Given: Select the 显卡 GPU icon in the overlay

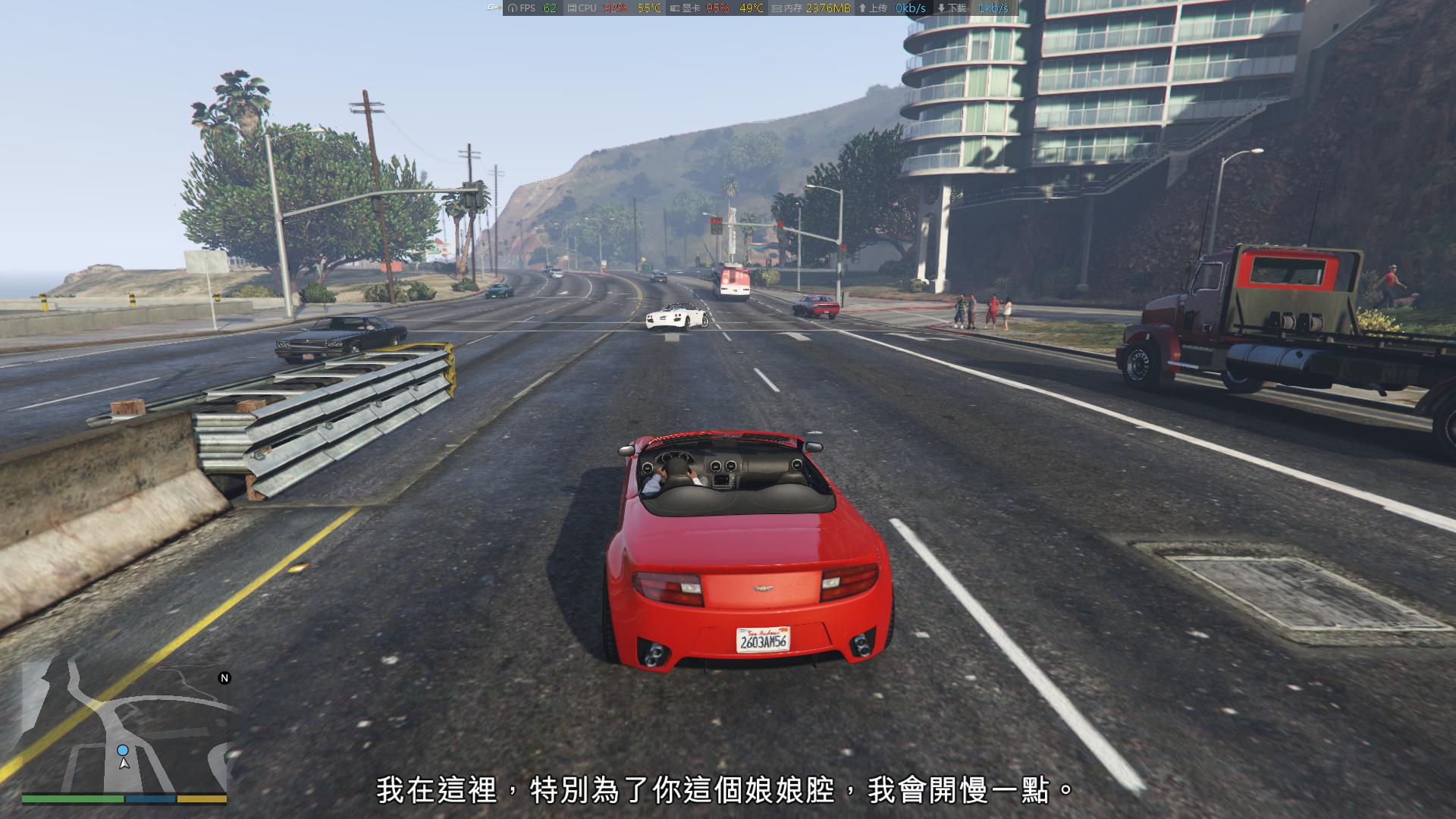Looking at the screenshot, I should (x=674, y=8).
